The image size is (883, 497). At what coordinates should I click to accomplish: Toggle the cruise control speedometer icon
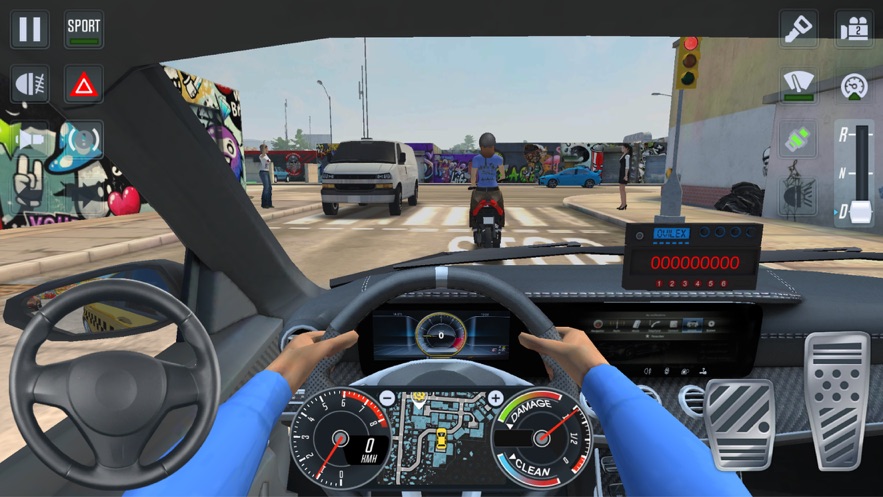point(855,85)
